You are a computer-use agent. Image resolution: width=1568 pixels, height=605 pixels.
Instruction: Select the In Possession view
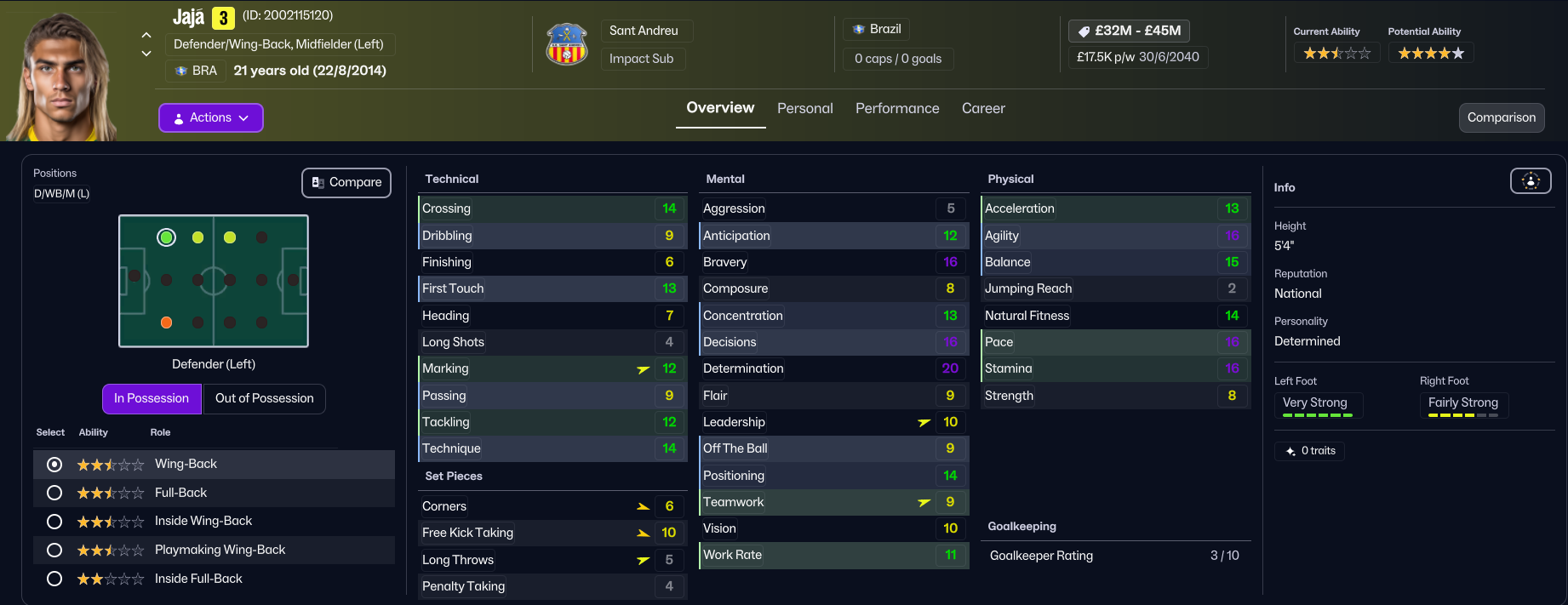point(152,398)
